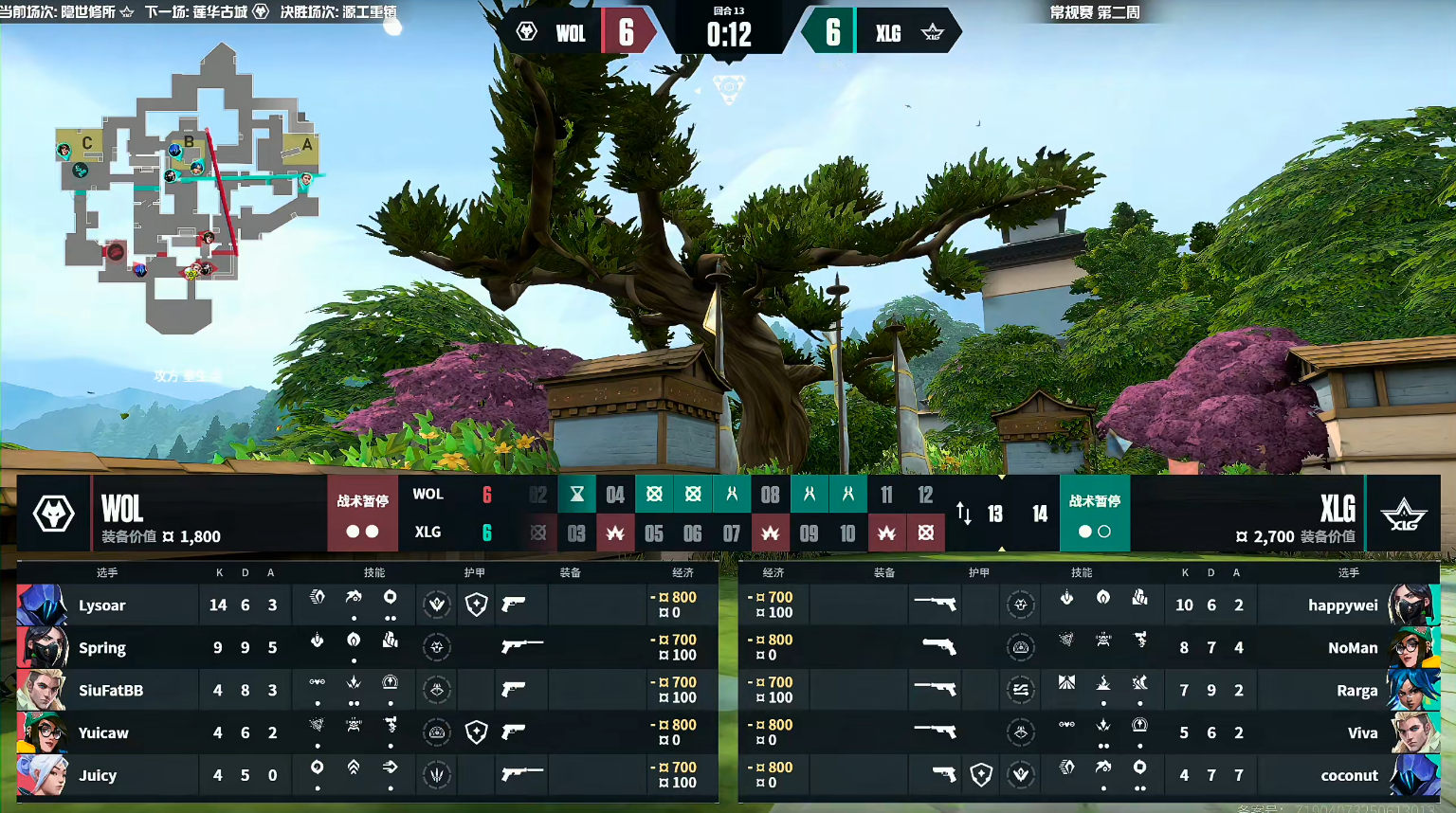Viewport: 1456px width, 813px height.
Task: Select happywei's player row
Action: (x=1088, y=605)
